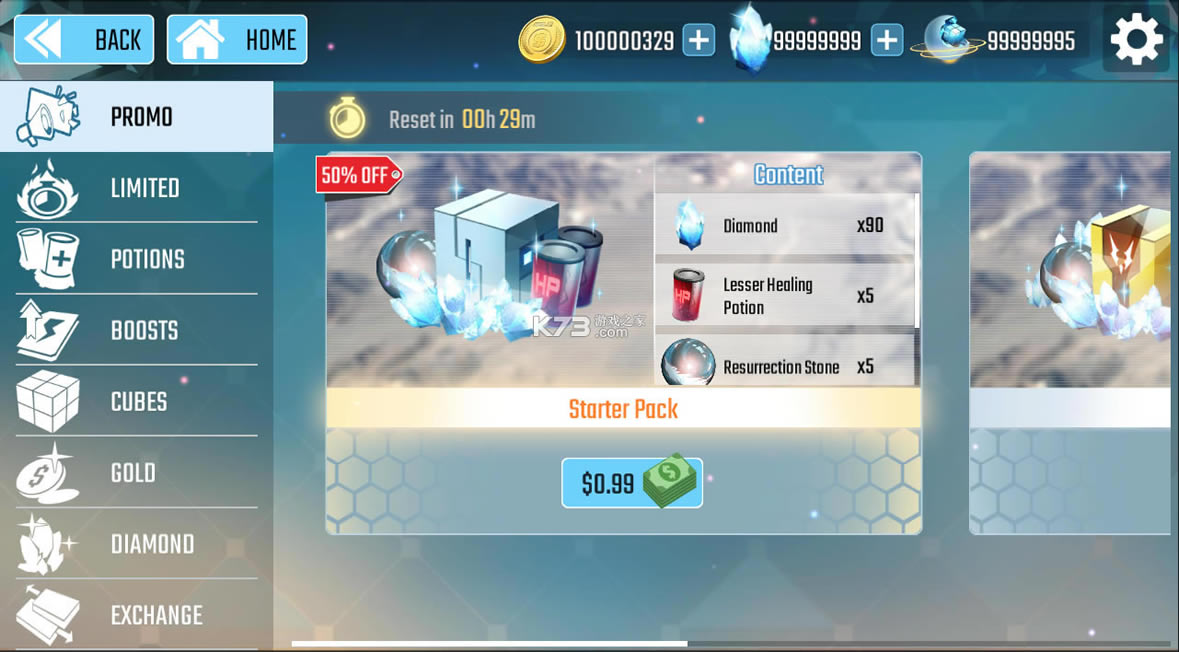Add more diamonds with plus button
This screenshot has width=1179, height=652.
click(886, 40)
